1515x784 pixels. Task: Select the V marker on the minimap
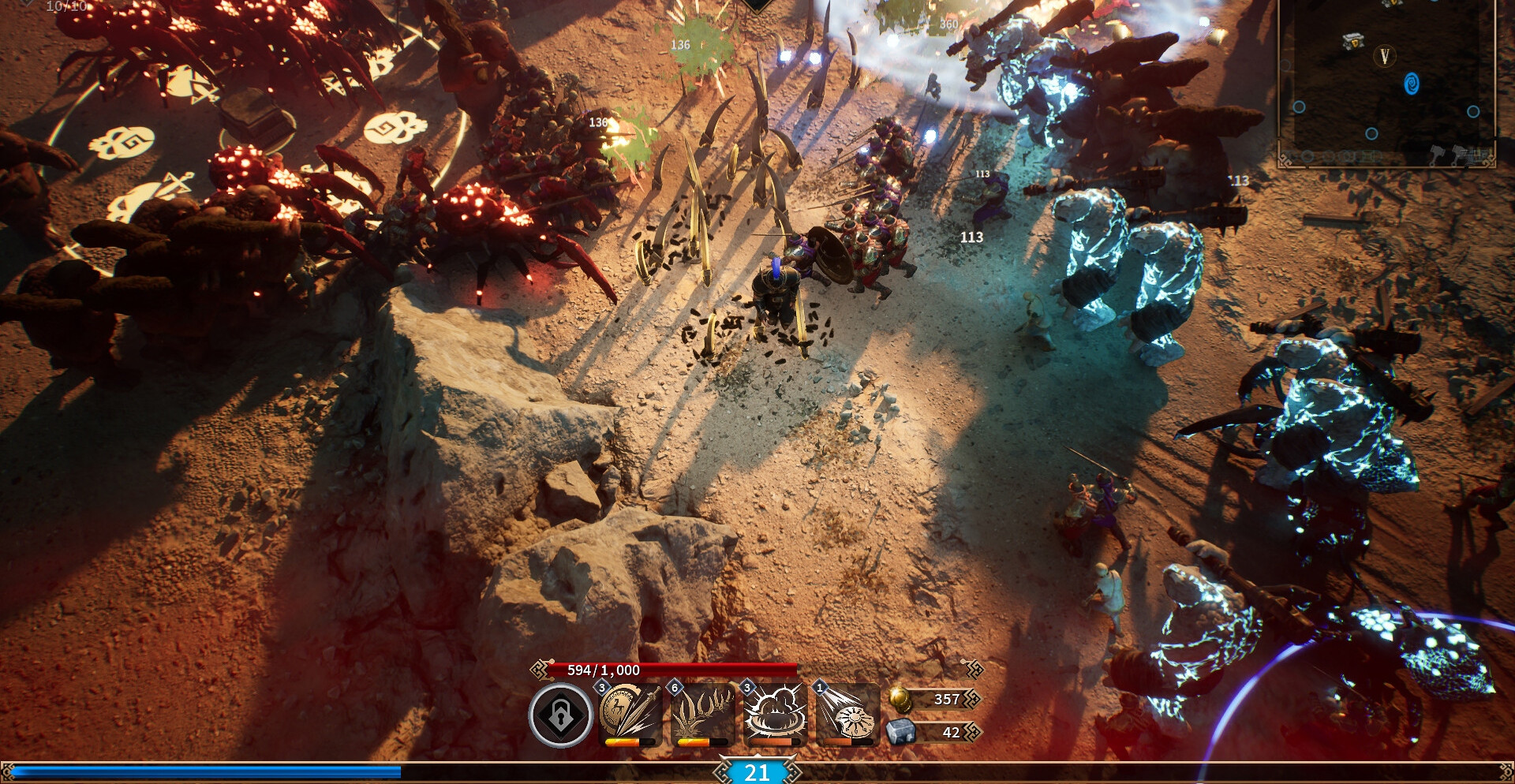tap(1384, 56)
